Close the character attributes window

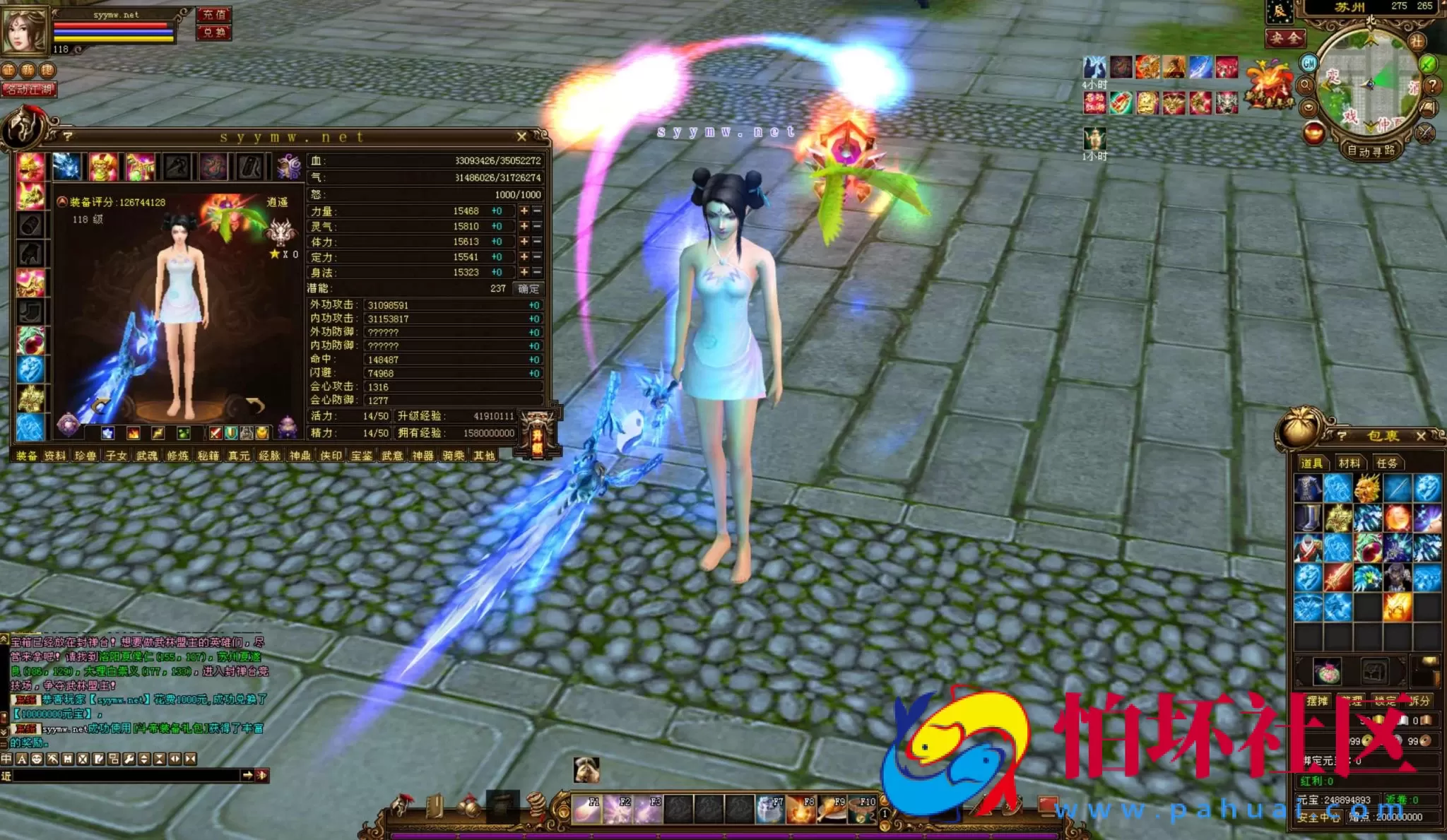(521, 136)
